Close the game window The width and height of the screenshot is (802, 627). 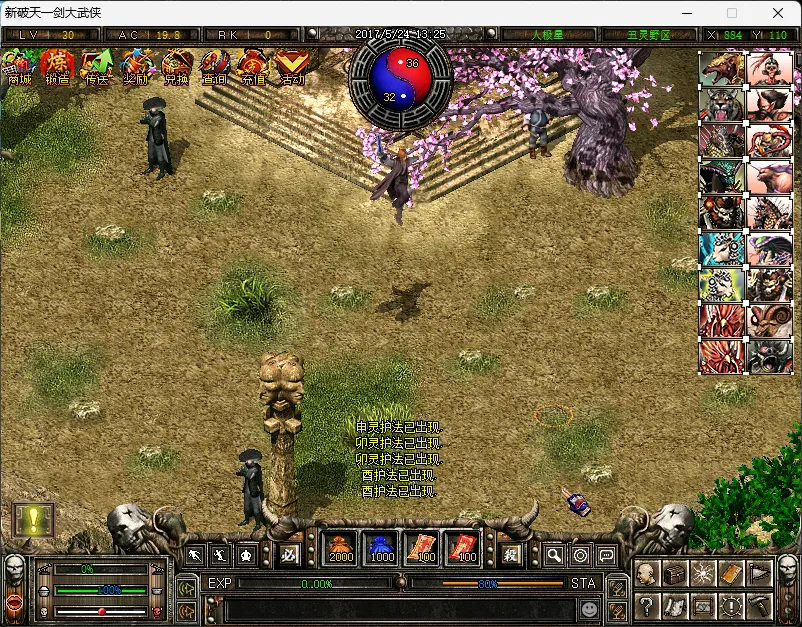tap(776, 14)
